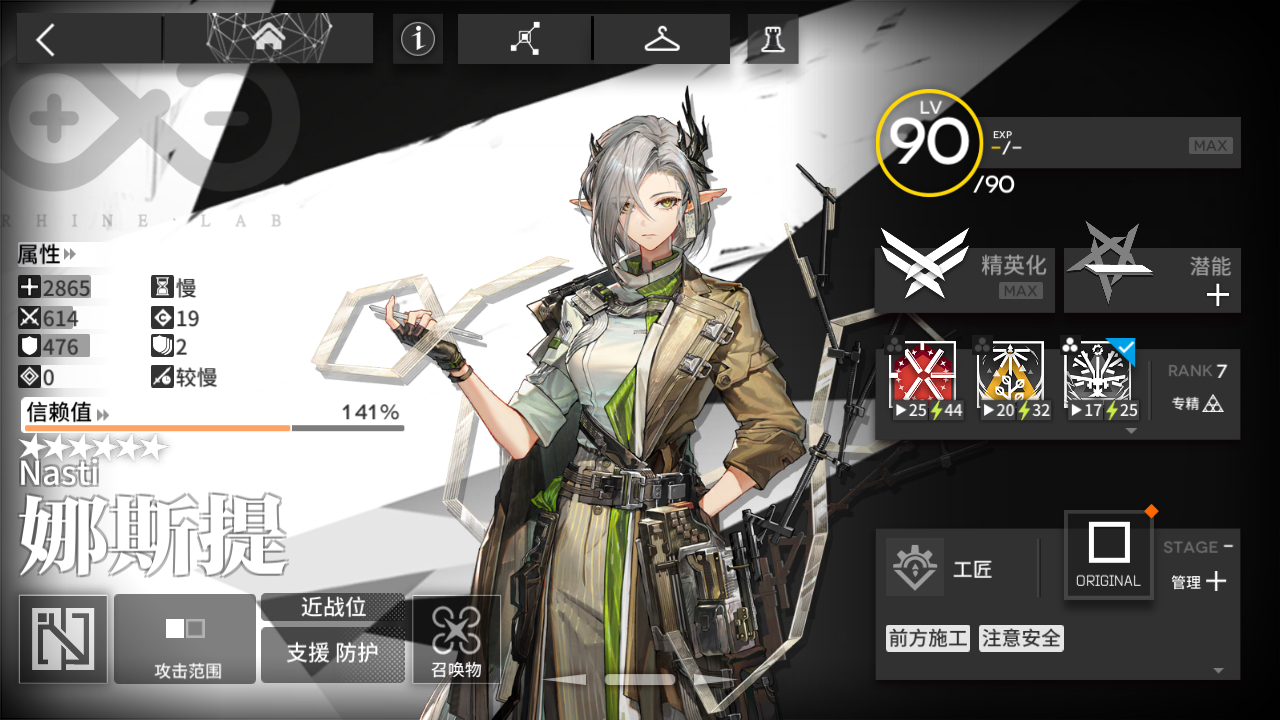Go back using the top-left arrow
1280x720 pixels.
pyautogui.click(x=46, y=40)
